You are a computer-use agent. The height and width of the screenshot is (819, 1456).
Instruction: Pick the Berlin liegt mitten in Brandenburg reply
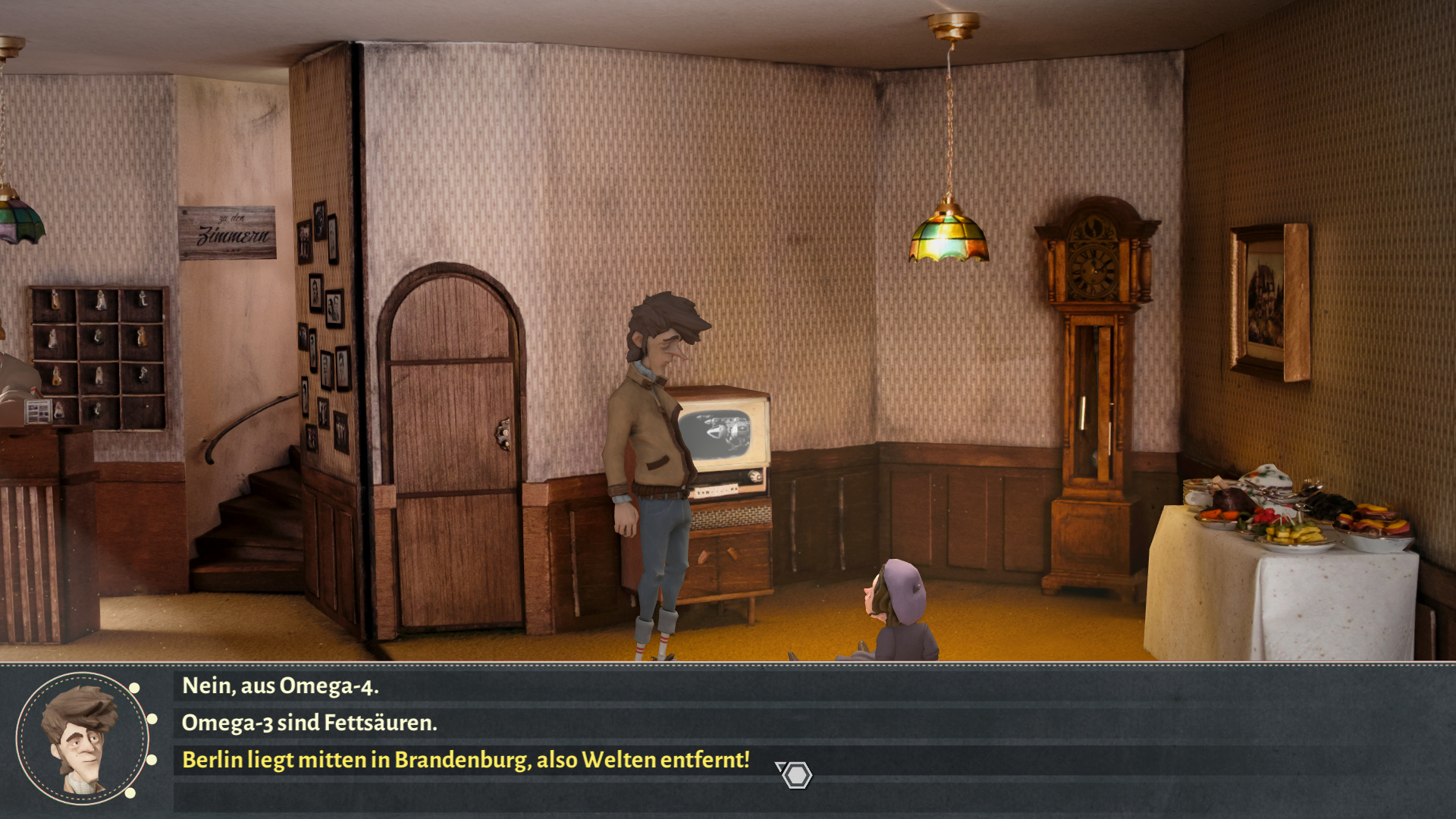[x=466, y=760]
